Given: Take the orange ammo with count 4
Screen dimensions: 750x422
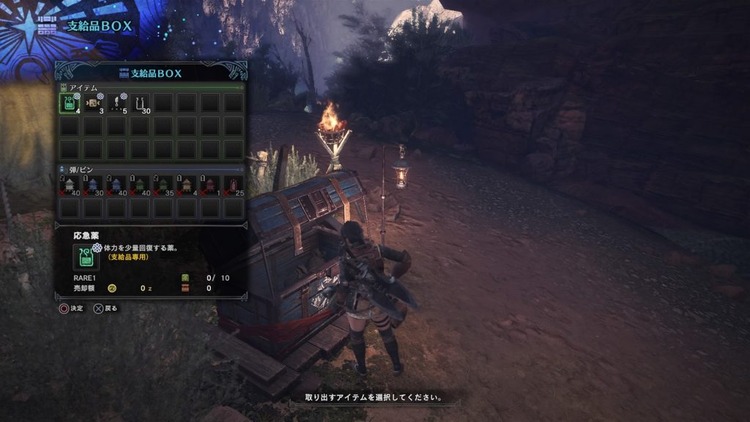Looking at the screenshot, I should pos(187,186).
